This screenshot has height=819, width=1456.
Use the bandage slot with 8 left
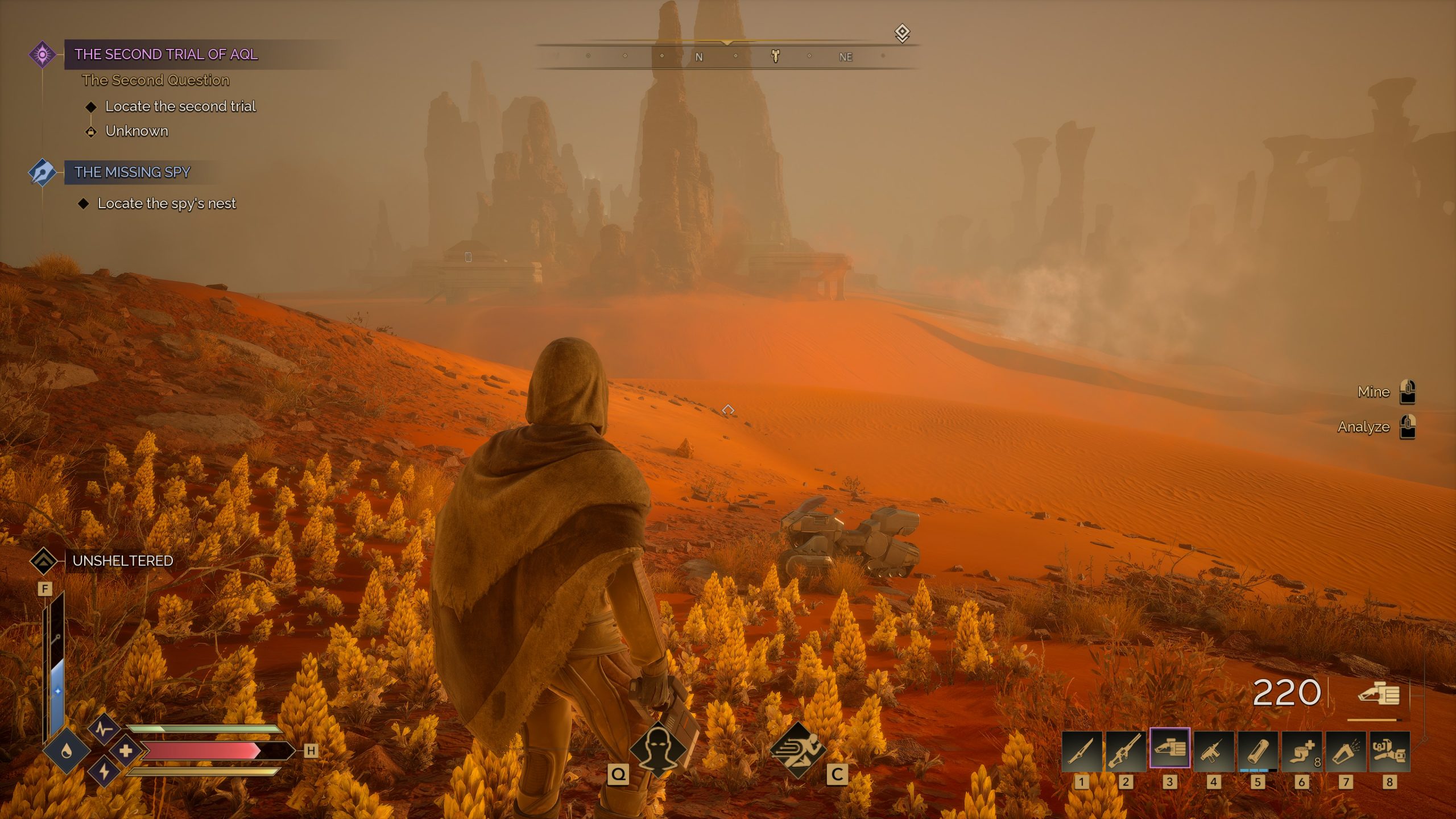pyautogui.click(x=1301, y=751)
